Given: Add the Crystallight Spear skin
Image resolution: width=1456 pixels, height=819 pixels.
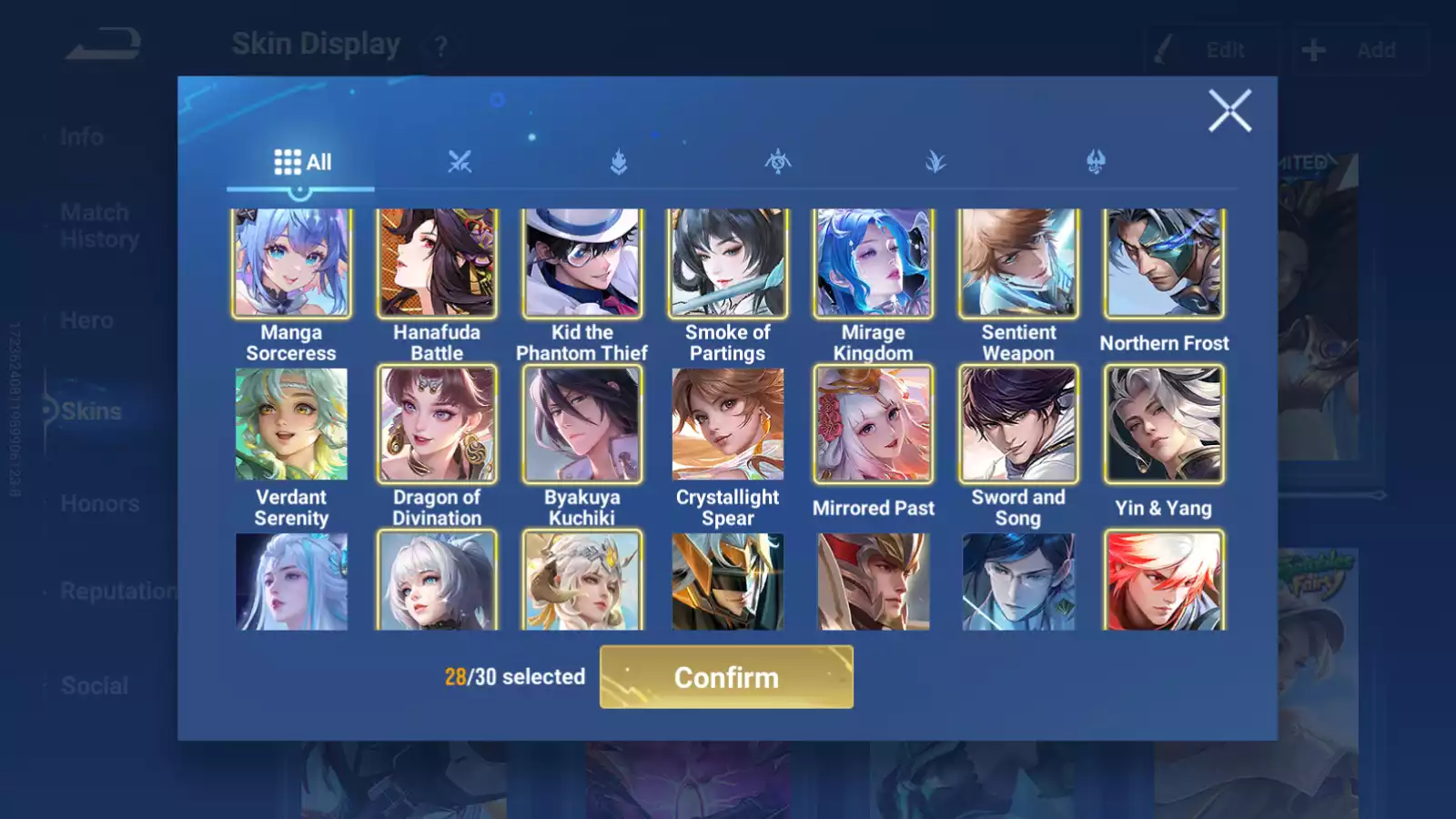Looking at the screenshot, I should (x=727, y=424).
